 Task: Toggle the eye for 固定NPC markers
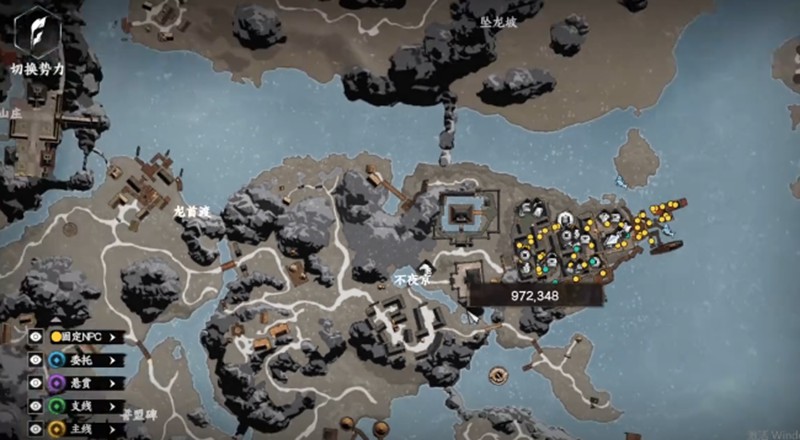tap(35, 337)
